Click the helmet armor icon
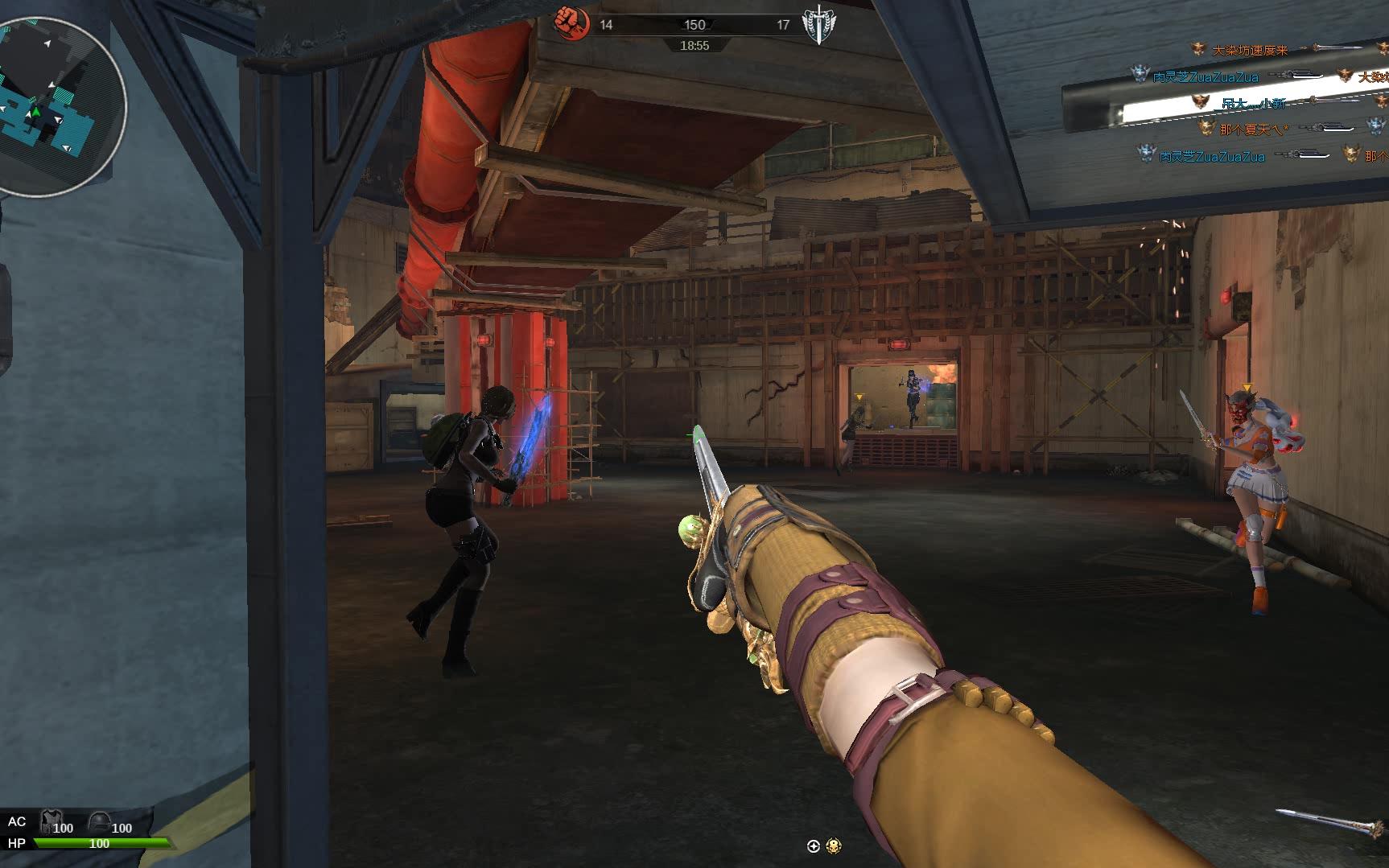1389x868 pixels. point(99,821)
